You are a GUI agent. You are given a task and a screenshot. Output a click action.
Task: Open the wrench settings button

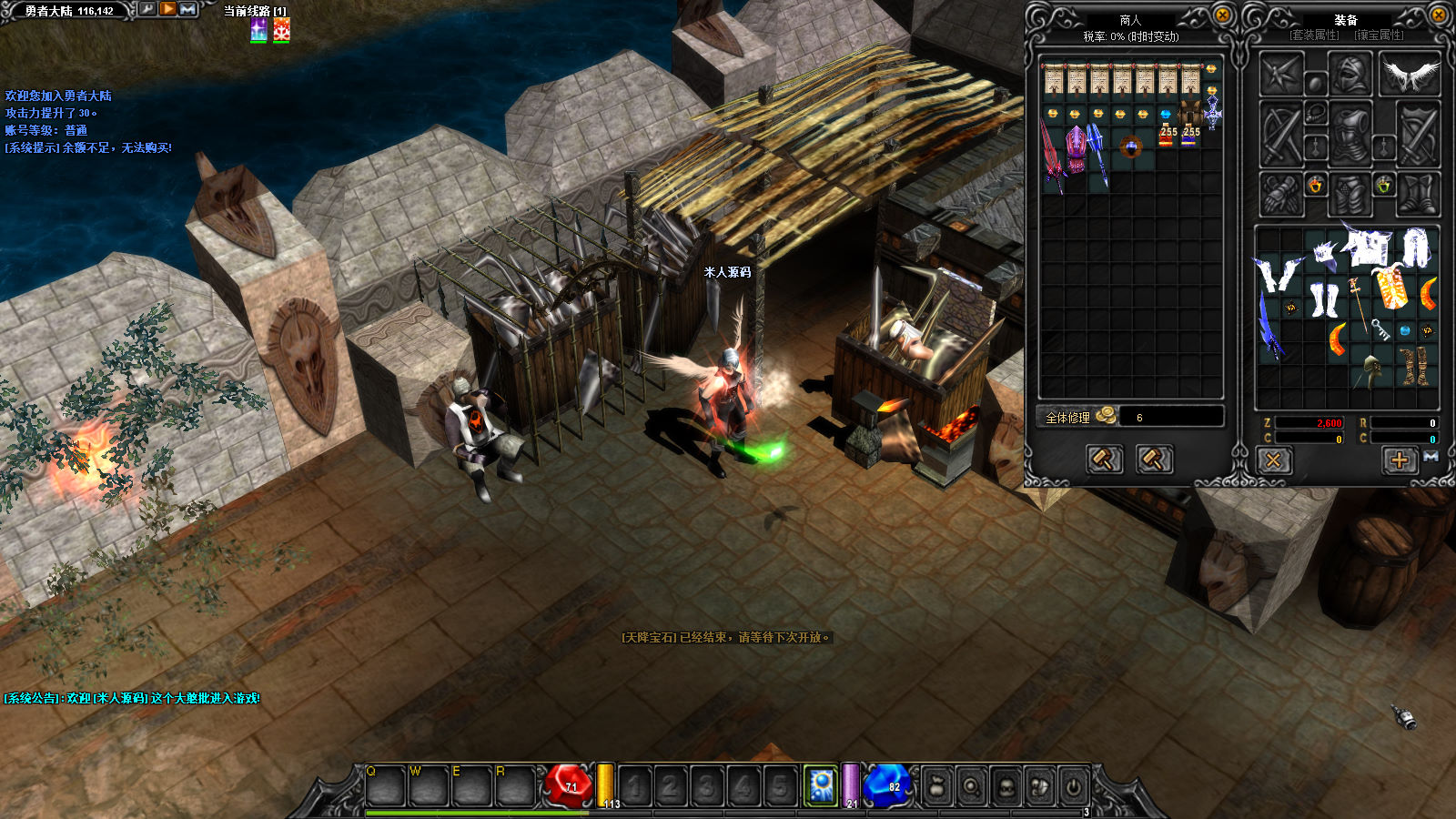(147, 9)
